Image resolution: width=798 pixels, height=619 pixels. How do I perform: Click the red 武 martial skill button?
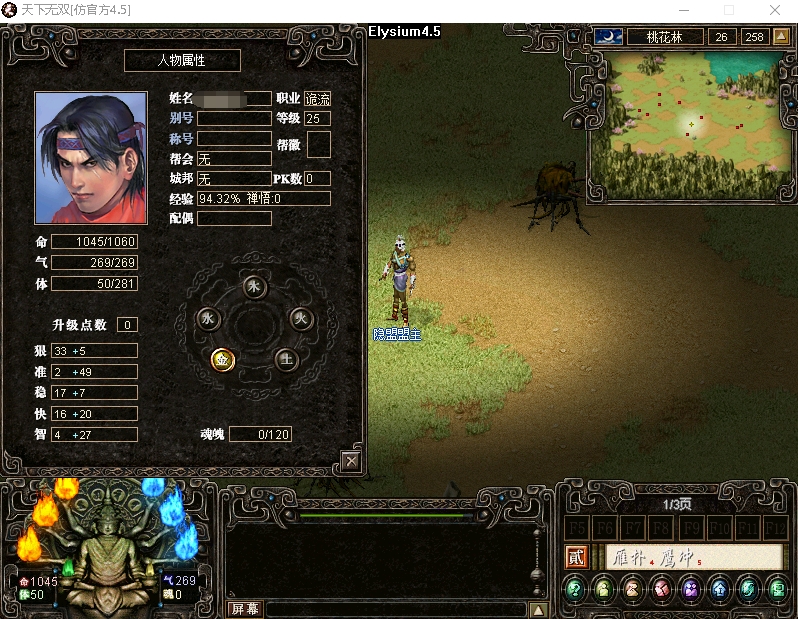(x=576, y=557)
